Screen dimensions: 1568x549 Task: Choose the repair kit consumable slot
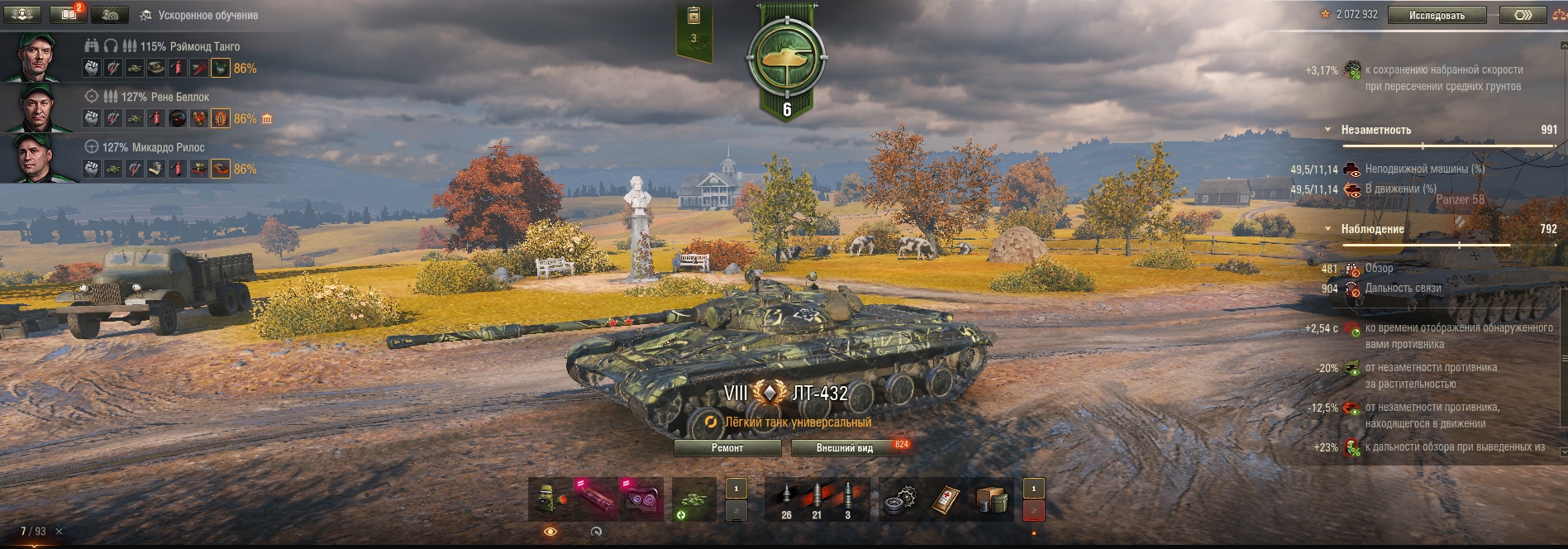901,499
